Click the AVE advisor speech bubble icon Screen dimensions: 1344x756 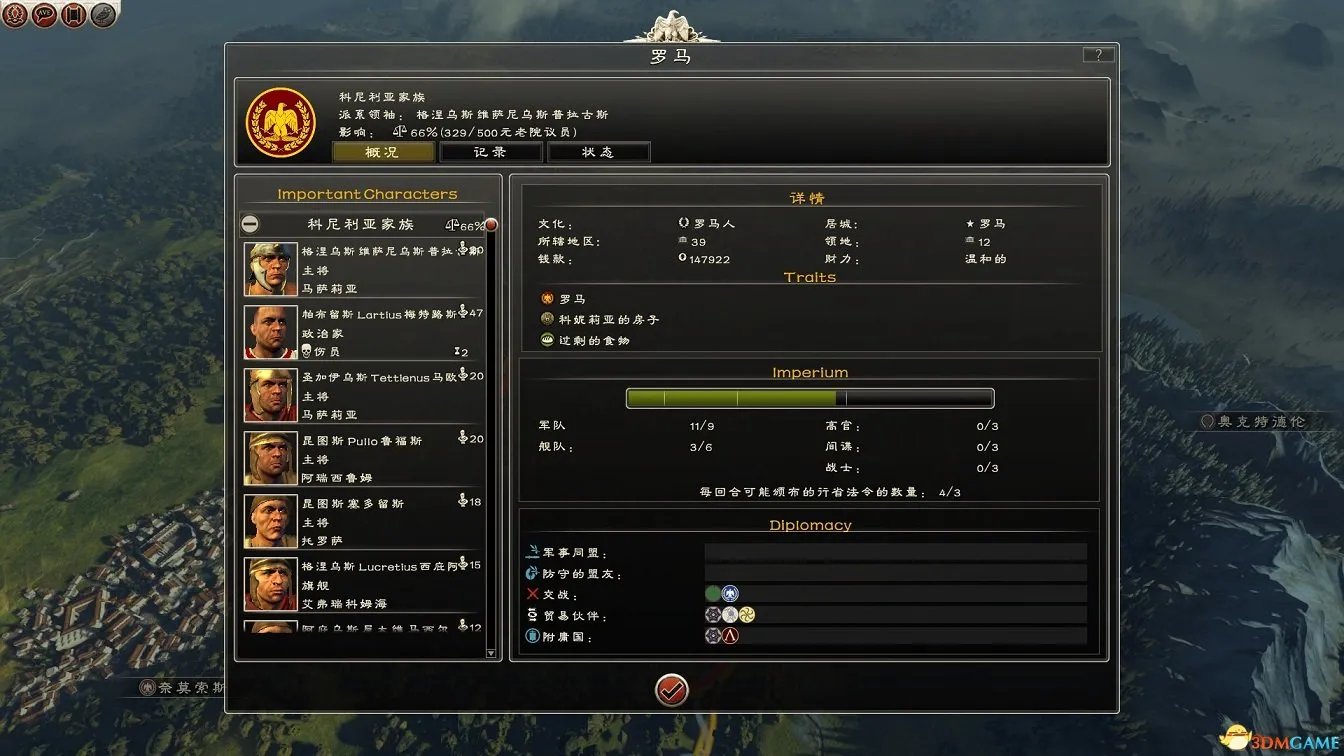44,15
